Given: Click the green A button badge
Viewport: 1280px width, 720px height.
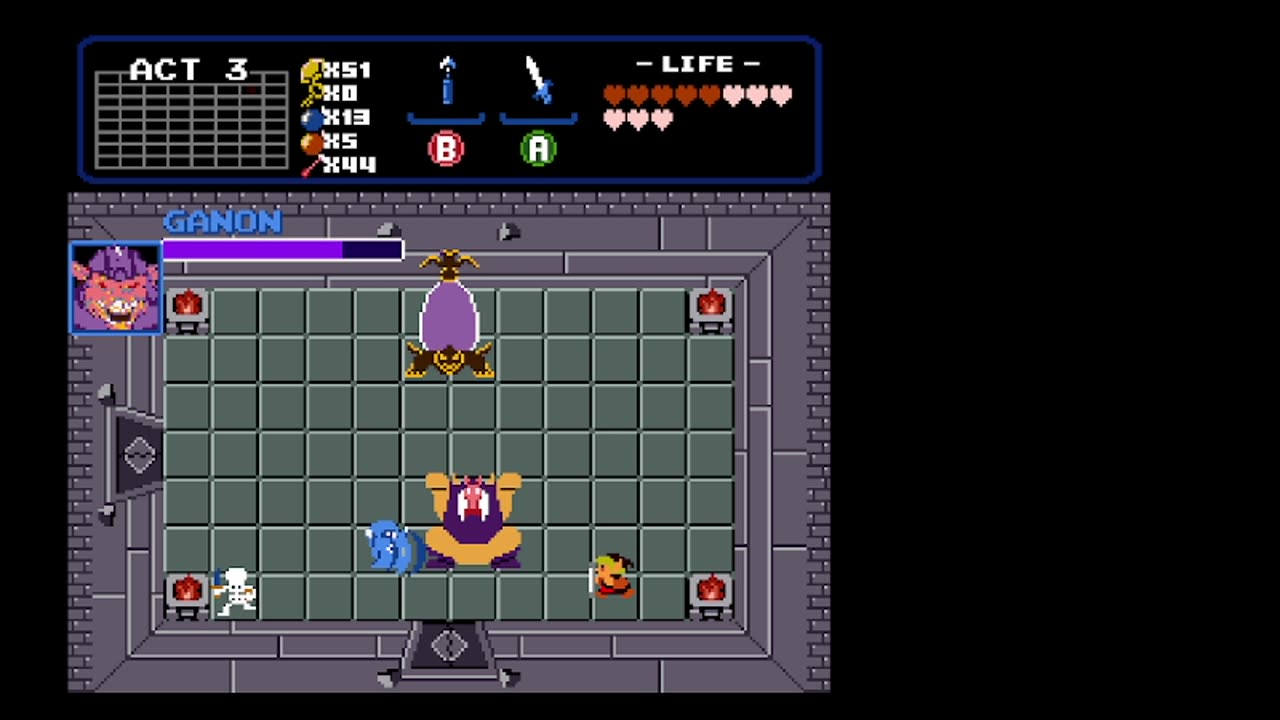Looking at the screenshot, I should click(538, 150).
